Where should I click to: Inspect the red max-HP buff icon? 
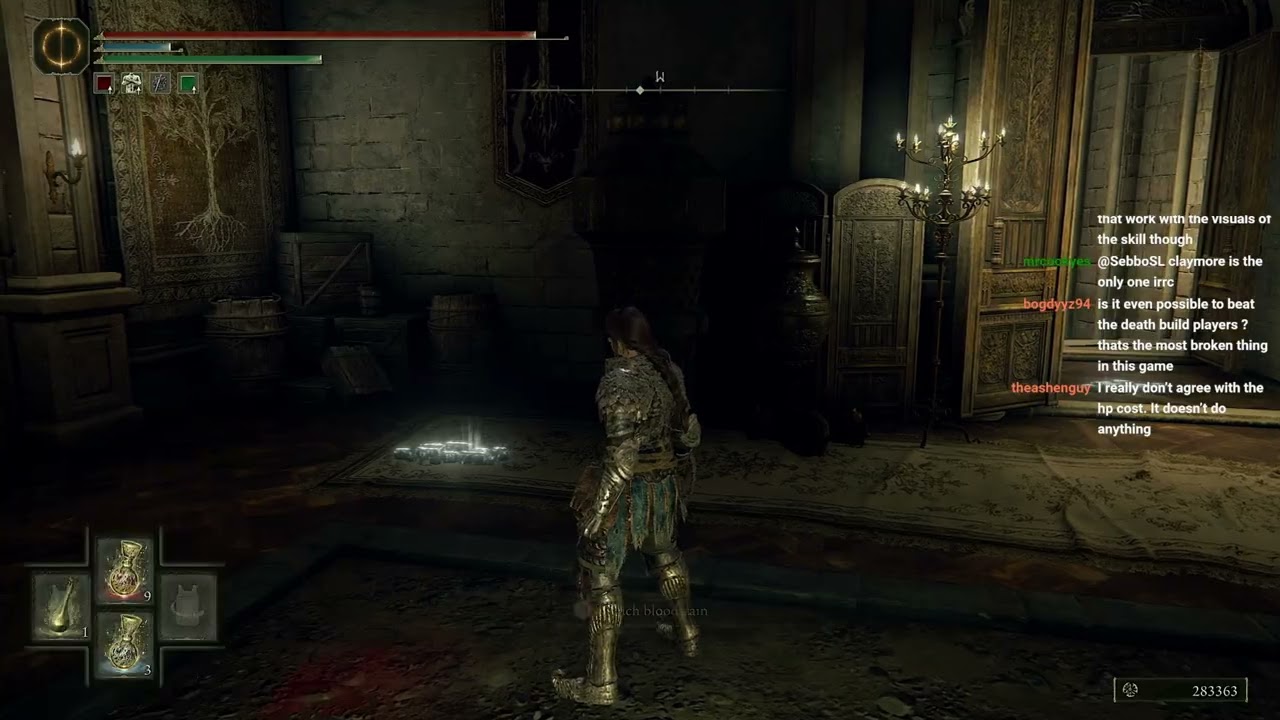tap(103, 83)
